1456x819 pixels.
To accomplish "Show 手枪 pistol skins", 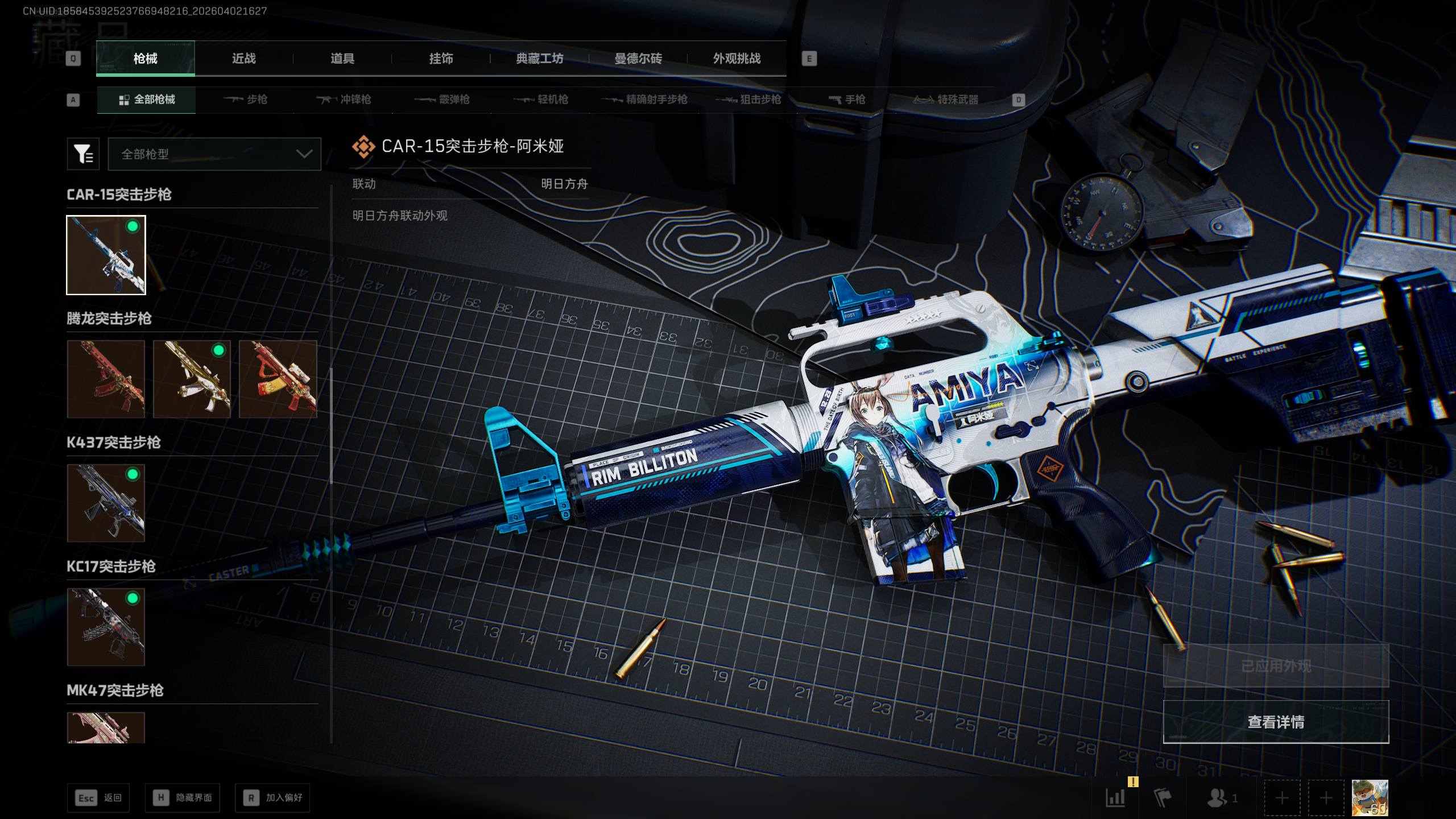I will click(847, 100).
